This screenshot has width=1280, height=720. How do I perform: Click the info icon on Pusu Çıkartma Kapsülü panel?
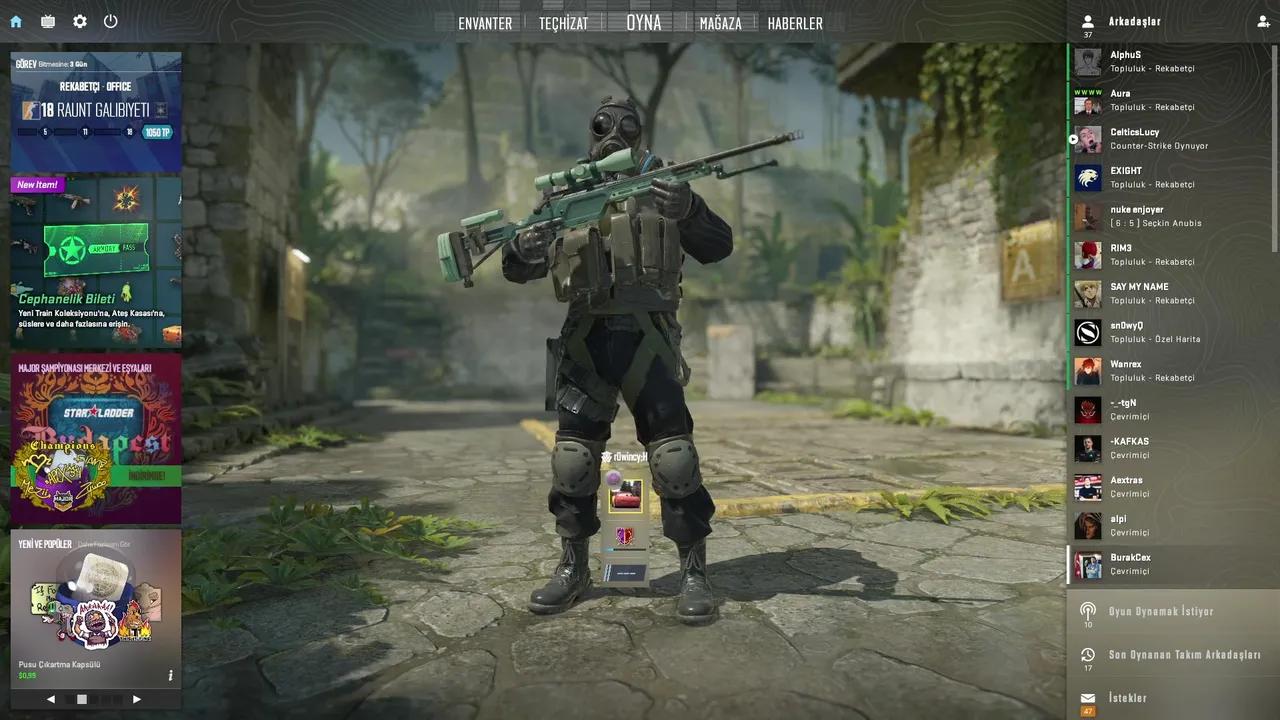coord(170,675)
